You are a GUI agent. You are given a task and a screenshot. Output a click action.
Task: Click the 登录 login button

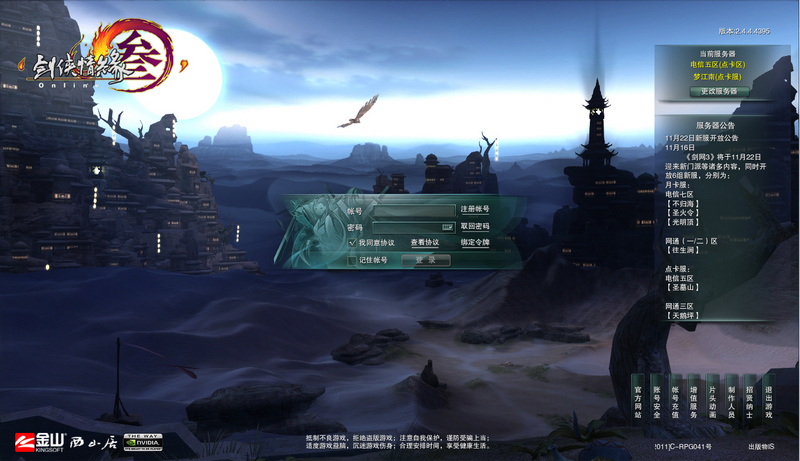[x=426, y=260]
